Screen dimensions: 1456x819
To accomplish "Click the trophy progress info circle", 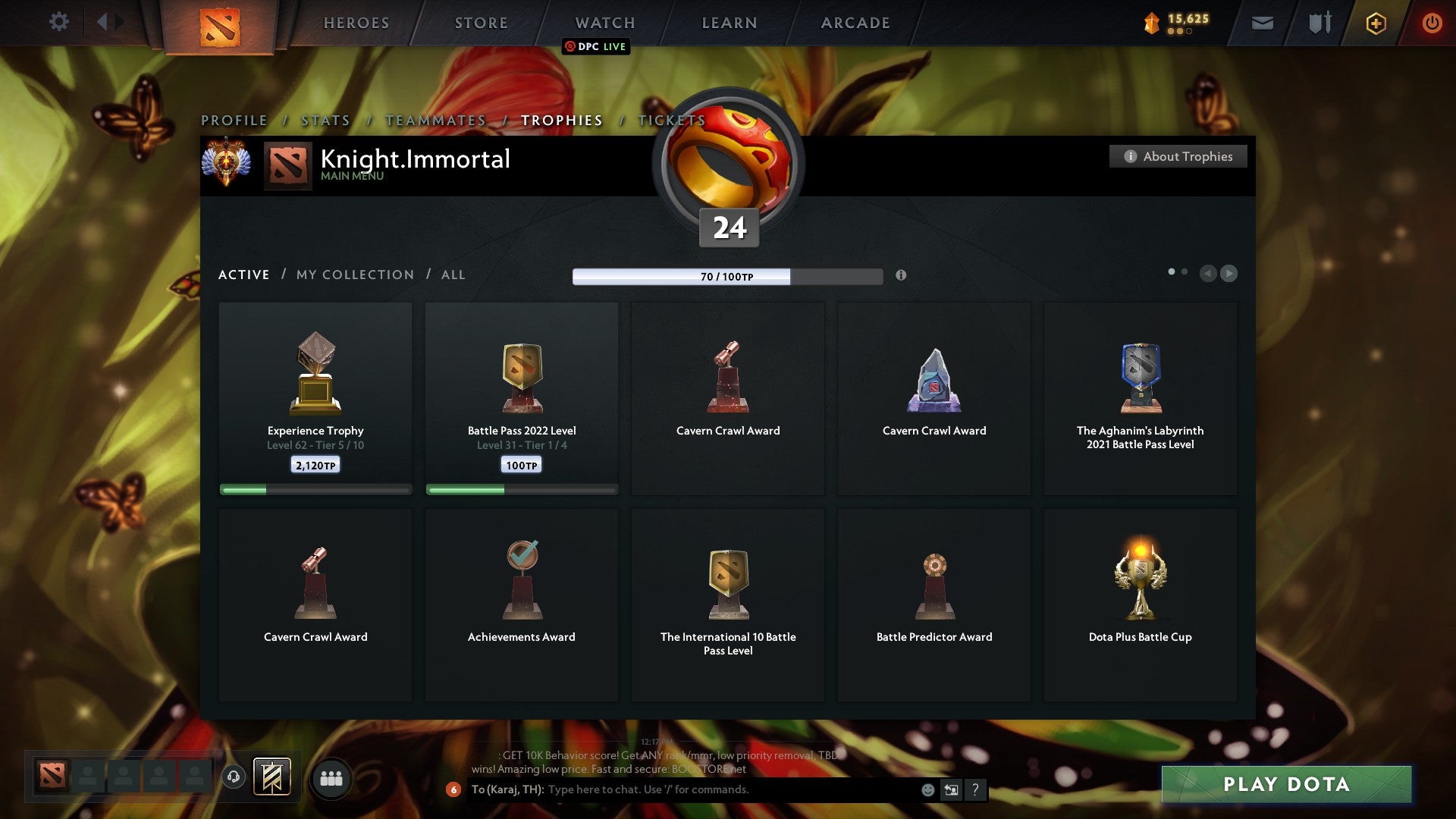I will (x=902, y=277).
